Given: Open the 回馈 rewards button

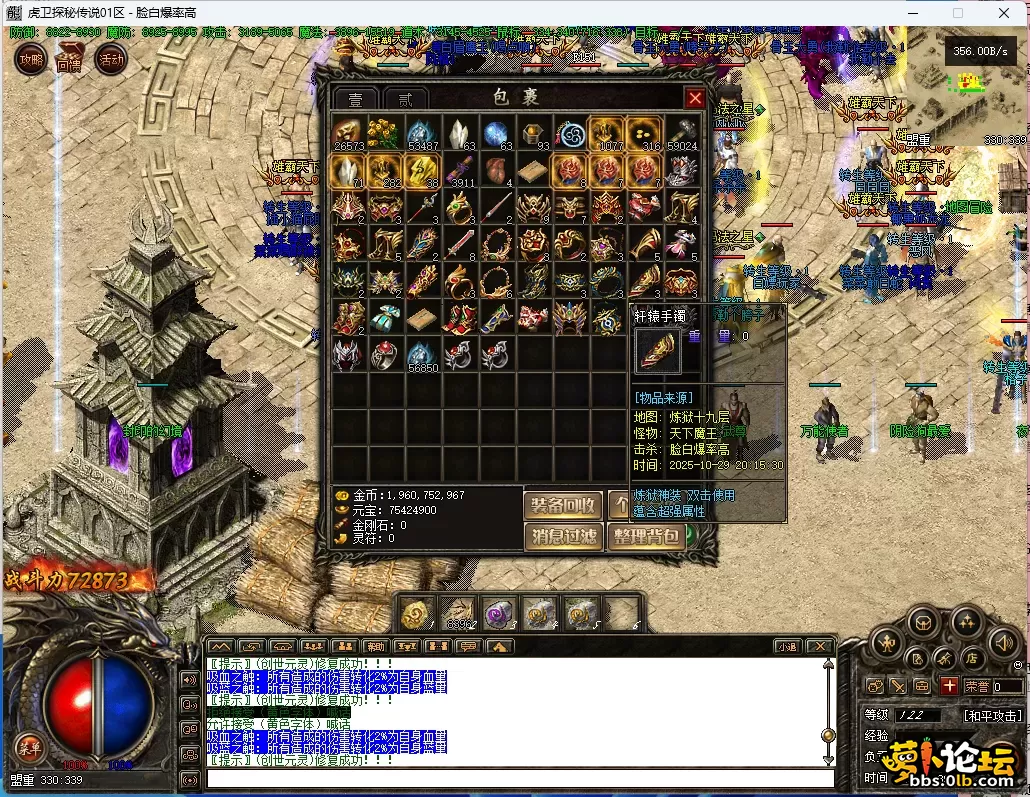Looking at the screenshot, I should coord(69,60).
